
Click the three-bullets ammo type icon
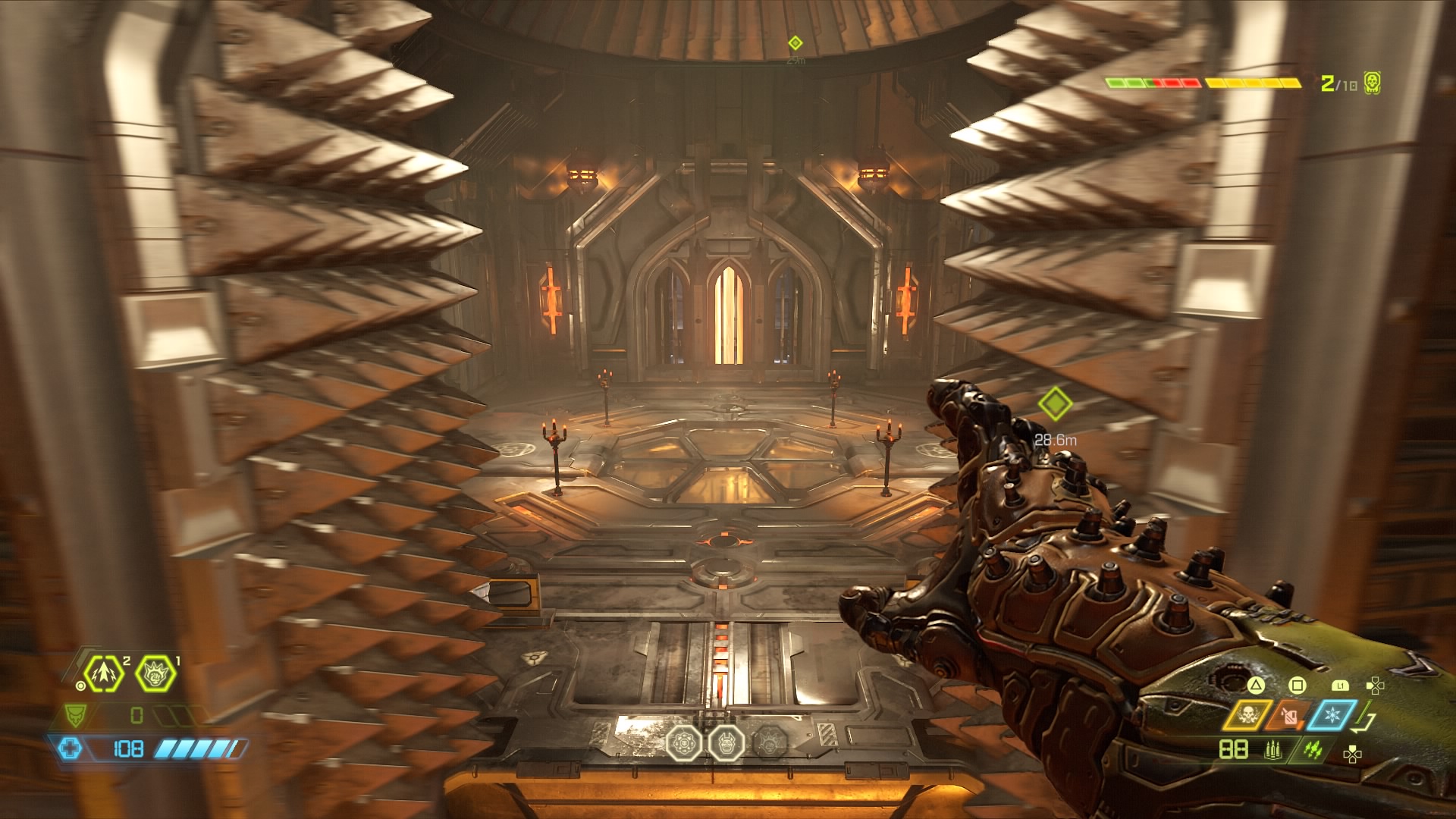tap(1273, 750)
